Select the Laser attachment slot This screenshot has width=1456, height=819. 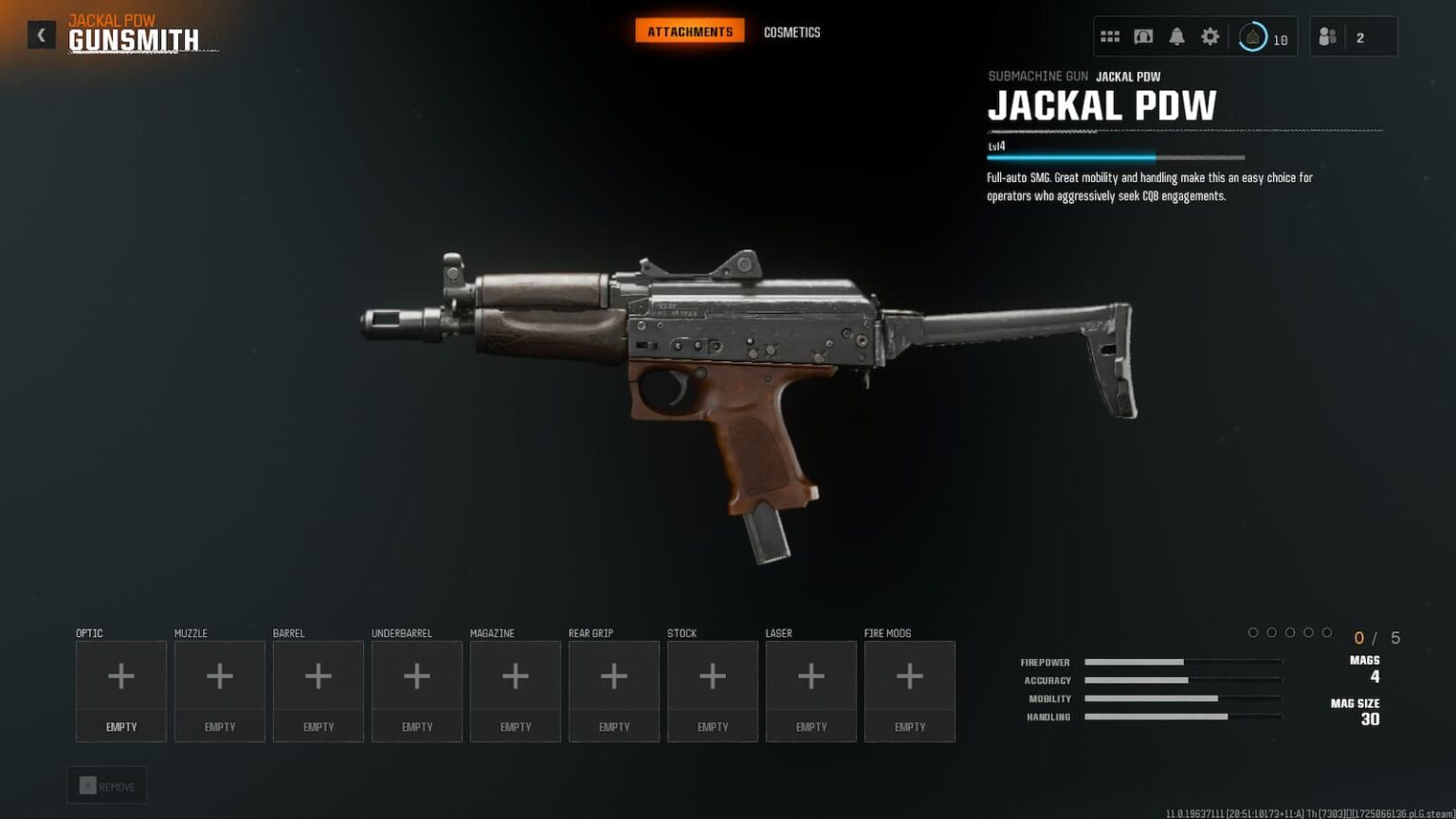pyautogui.click(x=811, y=690)
